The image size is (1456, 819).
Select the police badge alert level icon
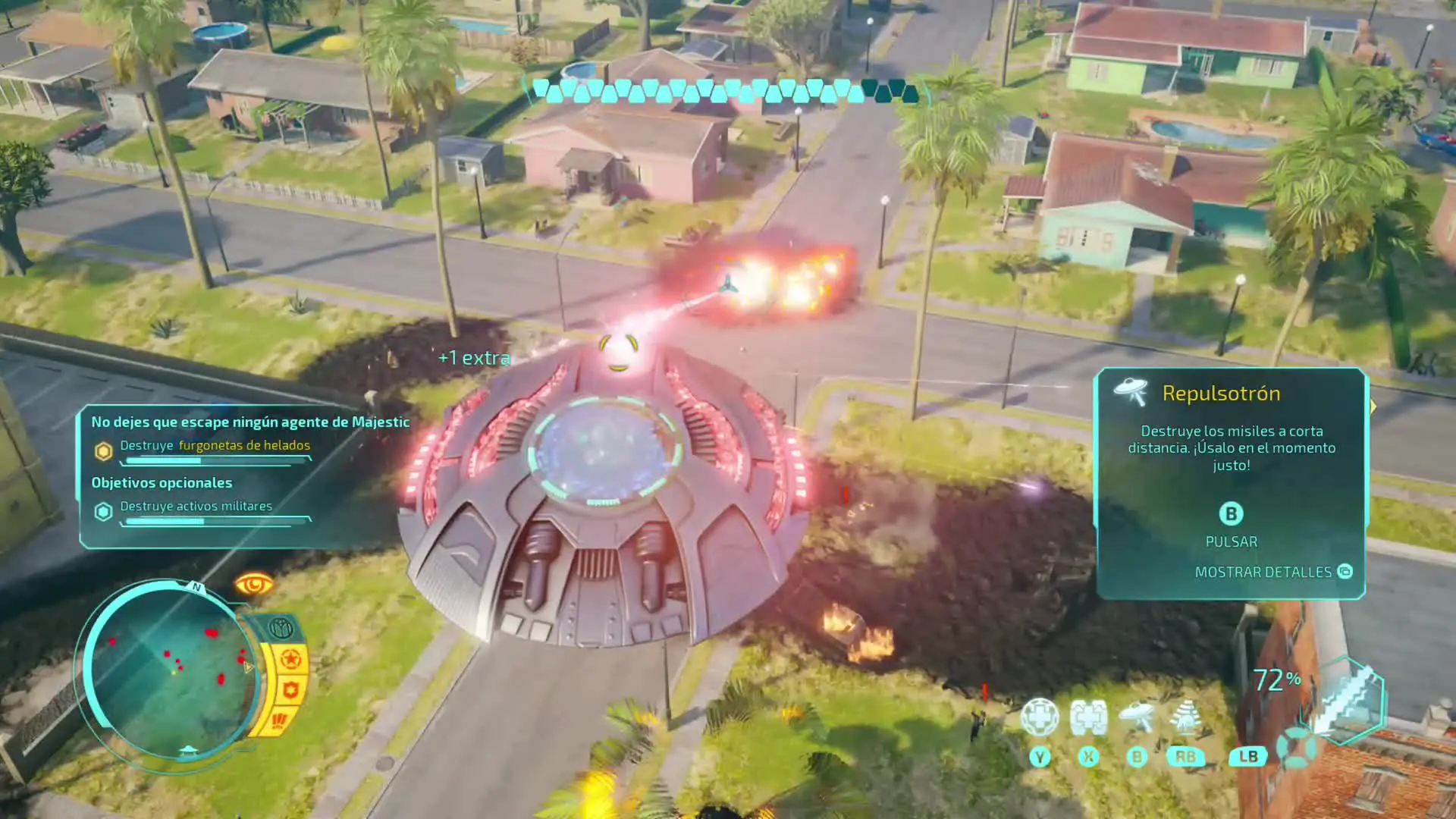click(x=290, y=690)
